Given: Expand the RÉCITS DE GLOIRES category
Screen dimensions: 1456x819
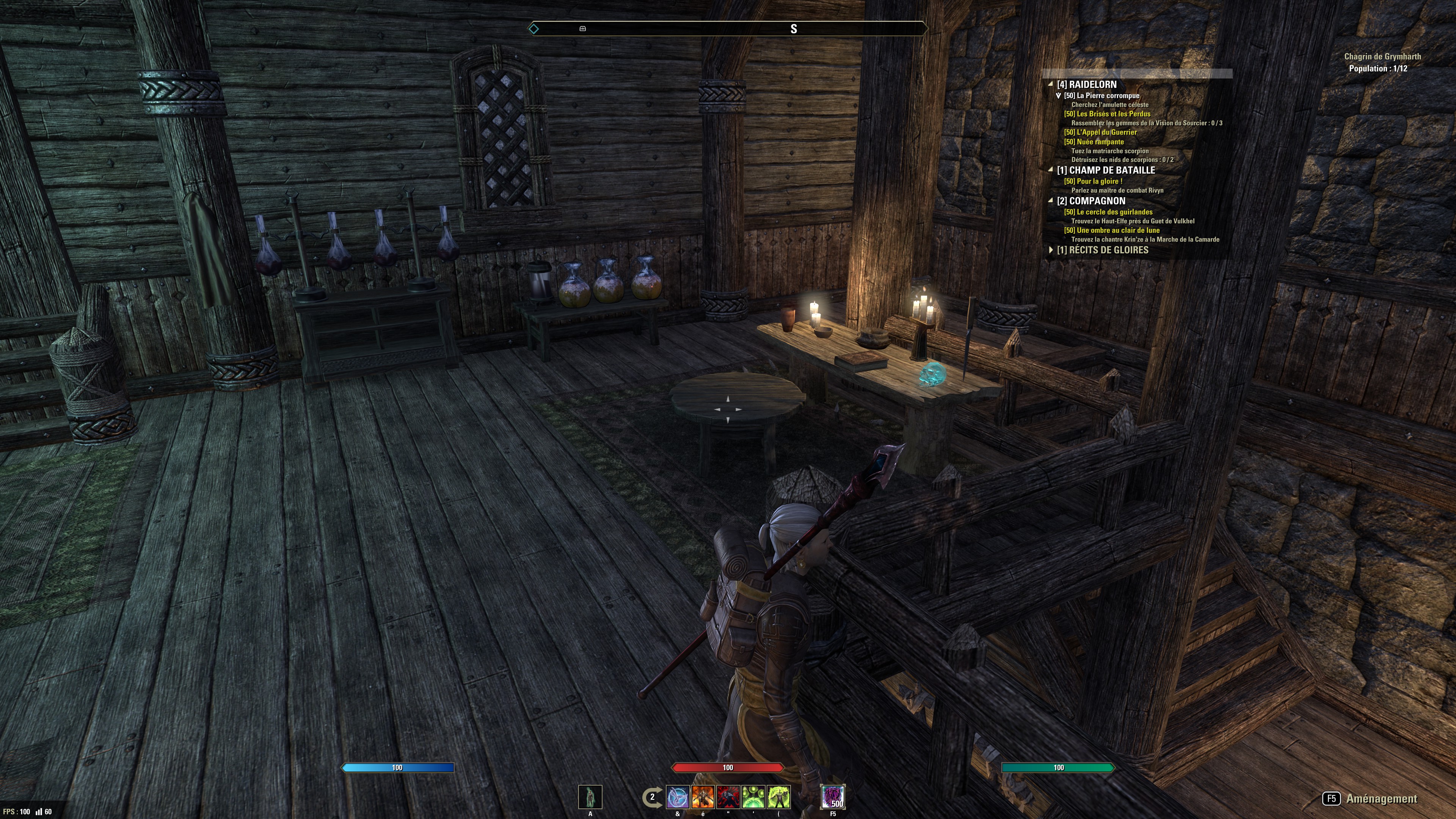Looking at the screenshot, I should coord(1050,250).
